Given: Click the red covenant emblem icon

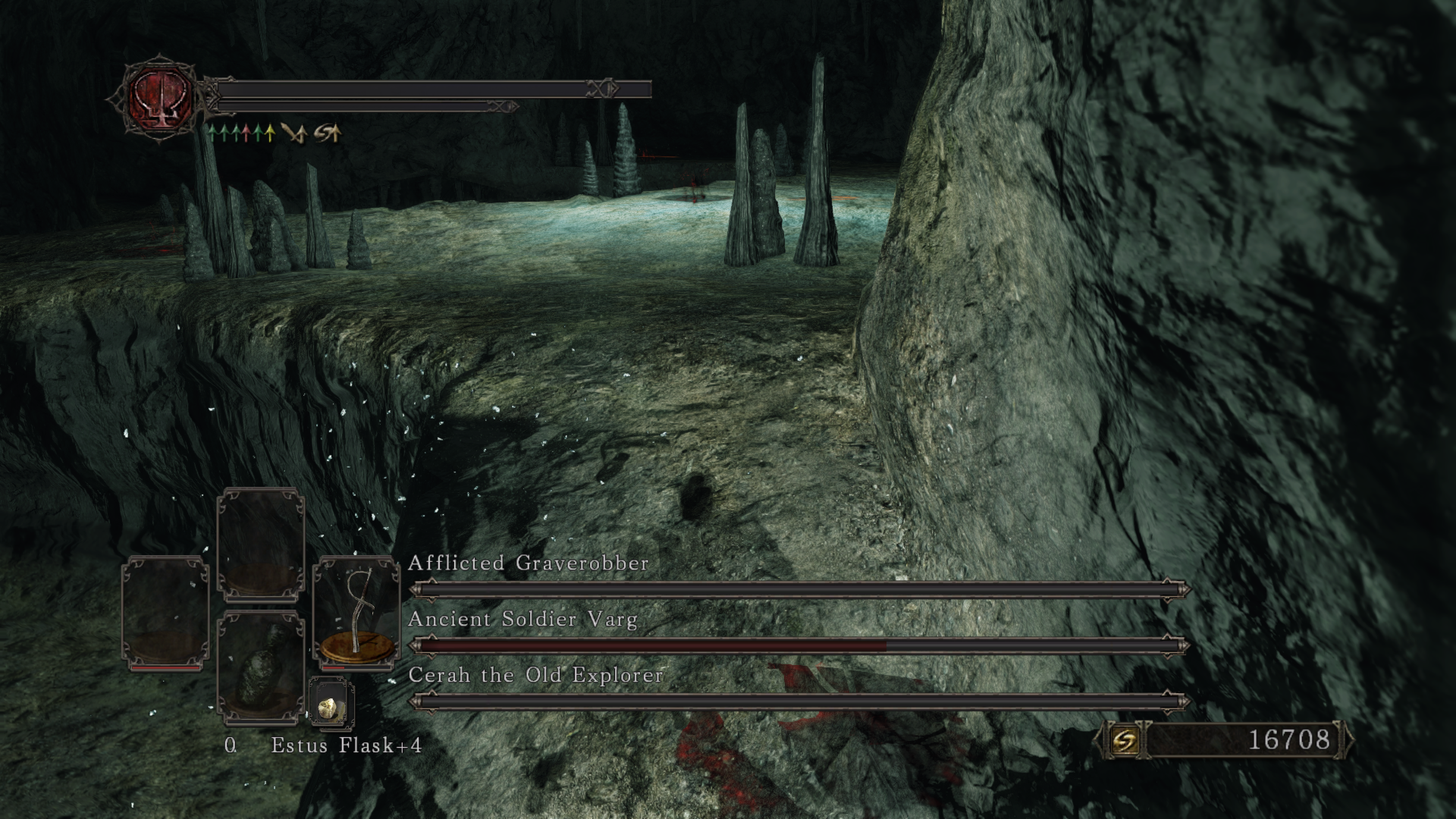Looking at the screenshot, I should point(160,98).
